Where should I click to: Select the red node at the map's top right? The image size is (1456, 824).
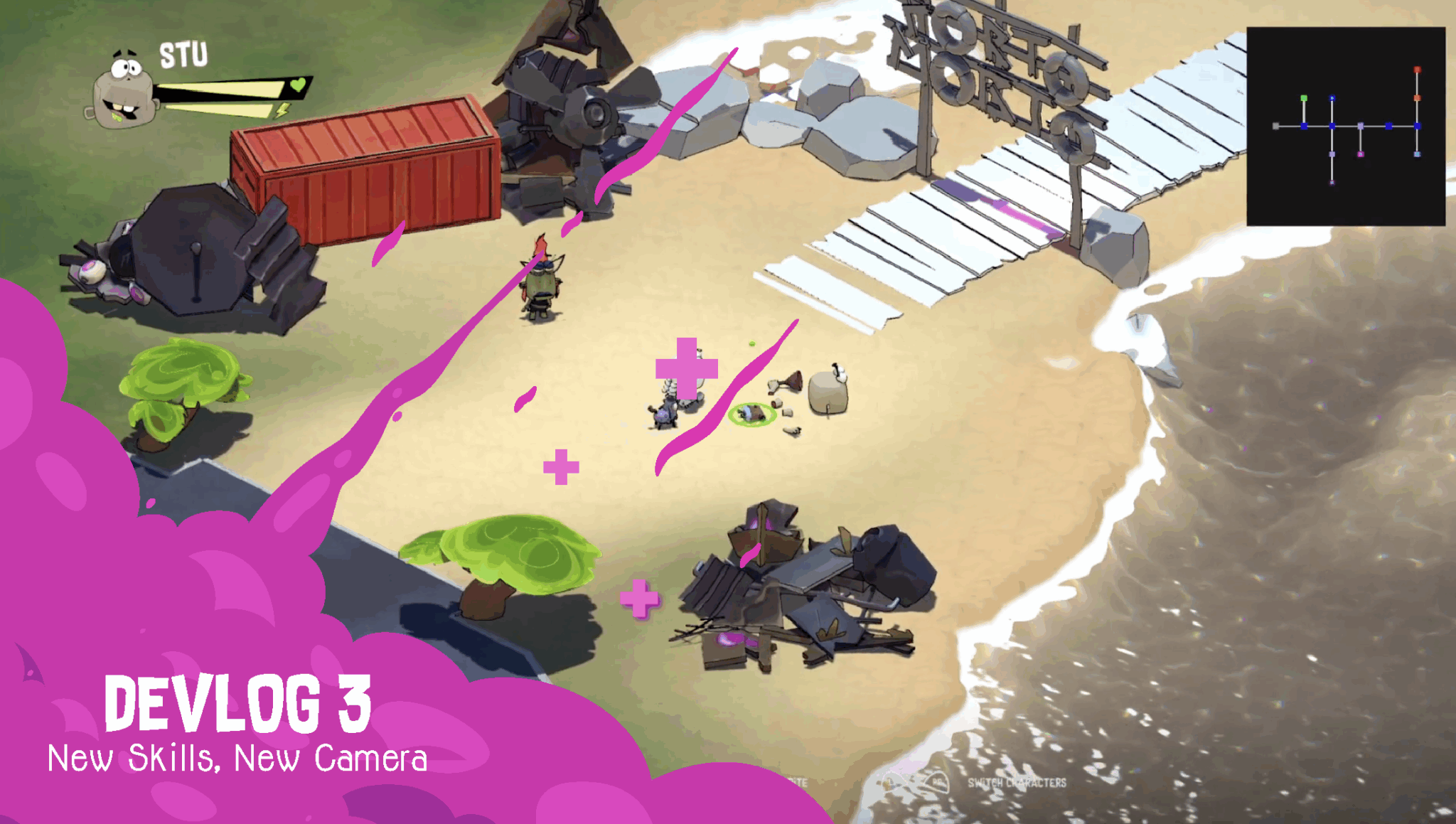[x=1417, y=69]
